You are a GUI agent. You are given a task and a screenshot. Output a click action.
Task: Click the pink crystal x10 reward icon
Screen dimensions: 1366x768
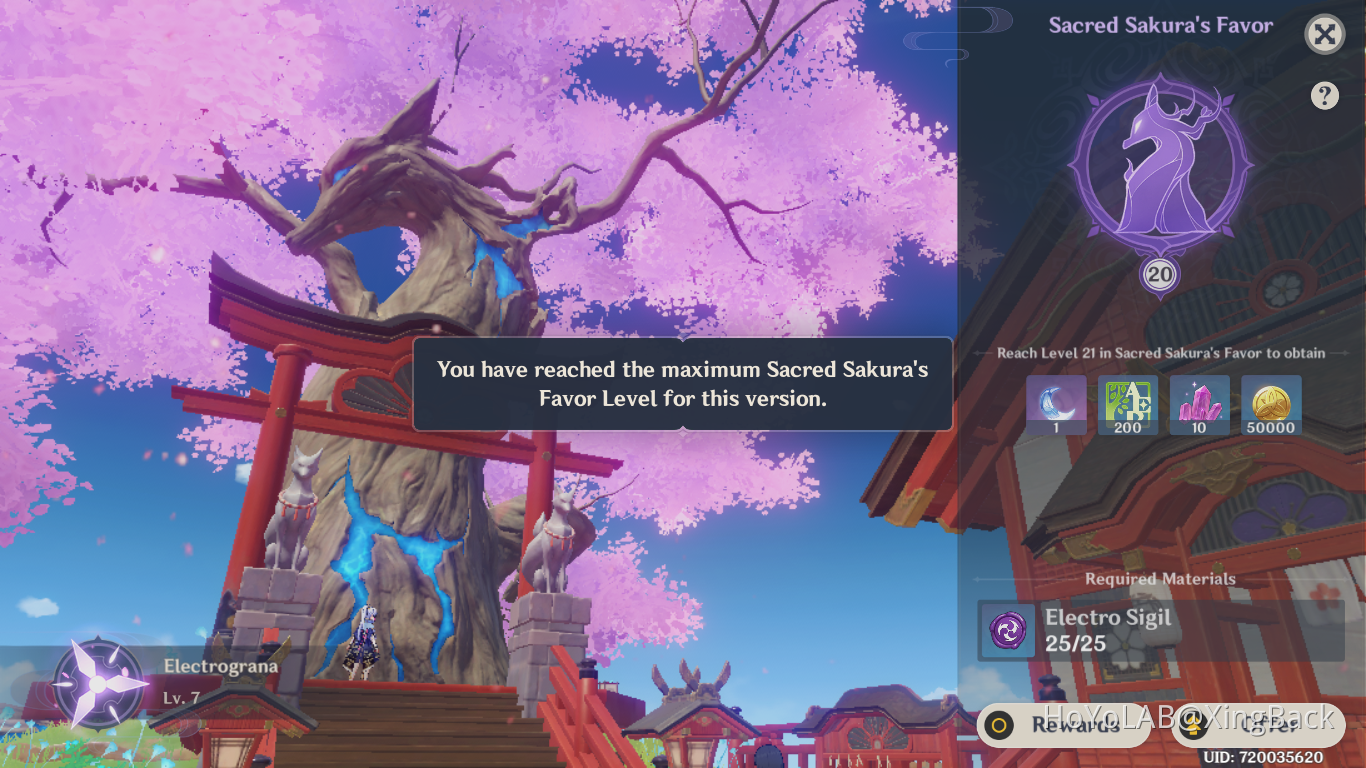click(x=1199, y=405)
